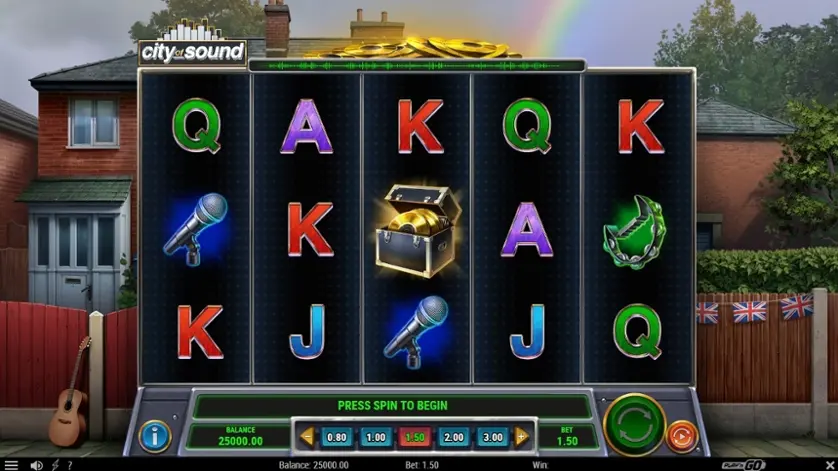
Task: Open the orange autoplay button
Action: pos(682,436)
